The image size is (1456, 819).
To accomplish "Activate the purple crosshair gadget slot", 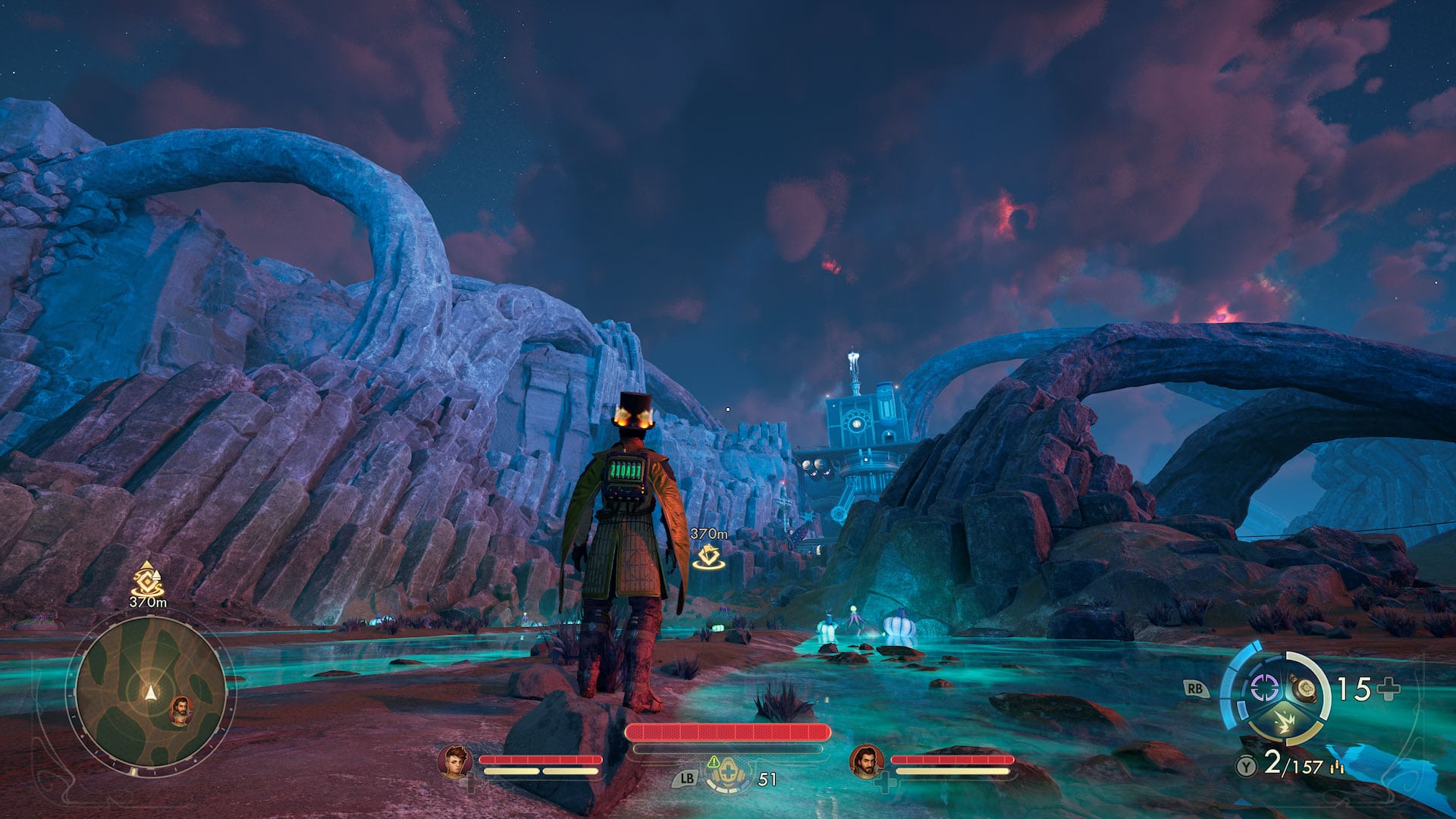I will tap(1263, 689).
